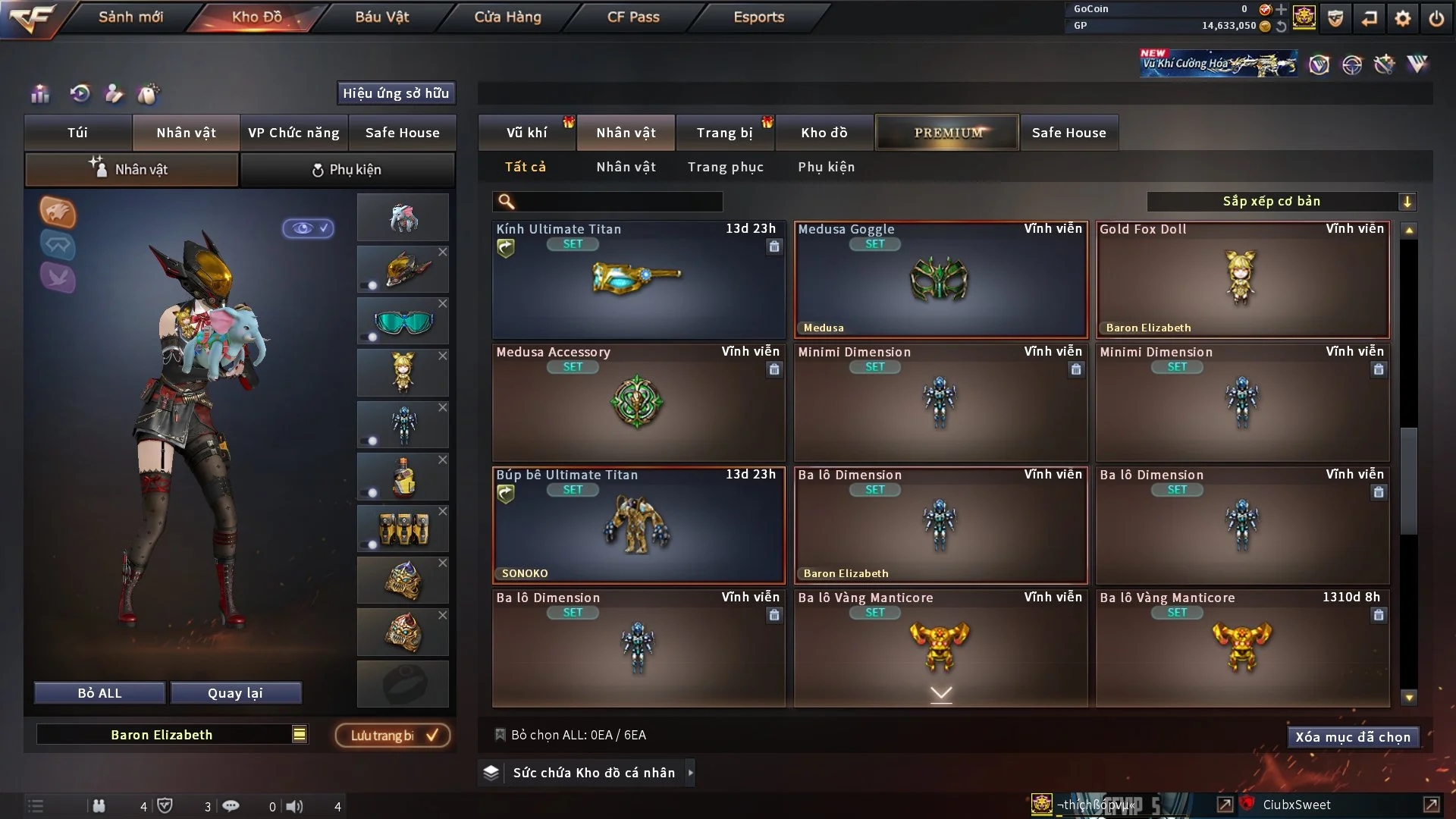Toggle the eye visibility switch
The image size is (1456, 819).
[x=308, y=228]
